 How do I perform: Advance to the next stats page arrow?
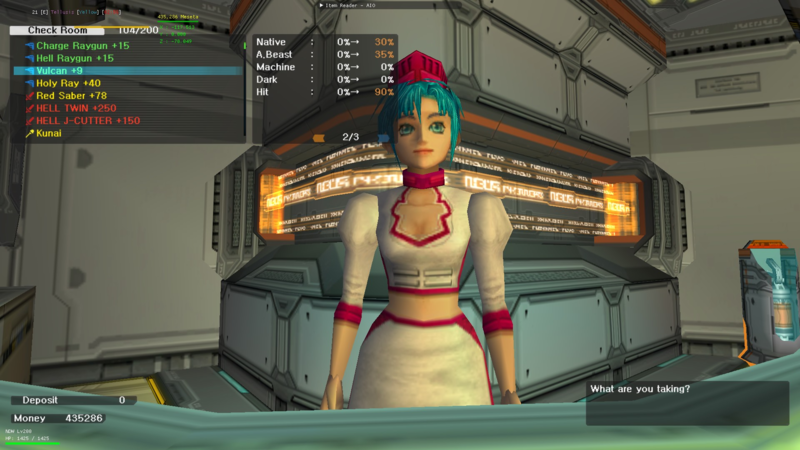tap(383, 137)
